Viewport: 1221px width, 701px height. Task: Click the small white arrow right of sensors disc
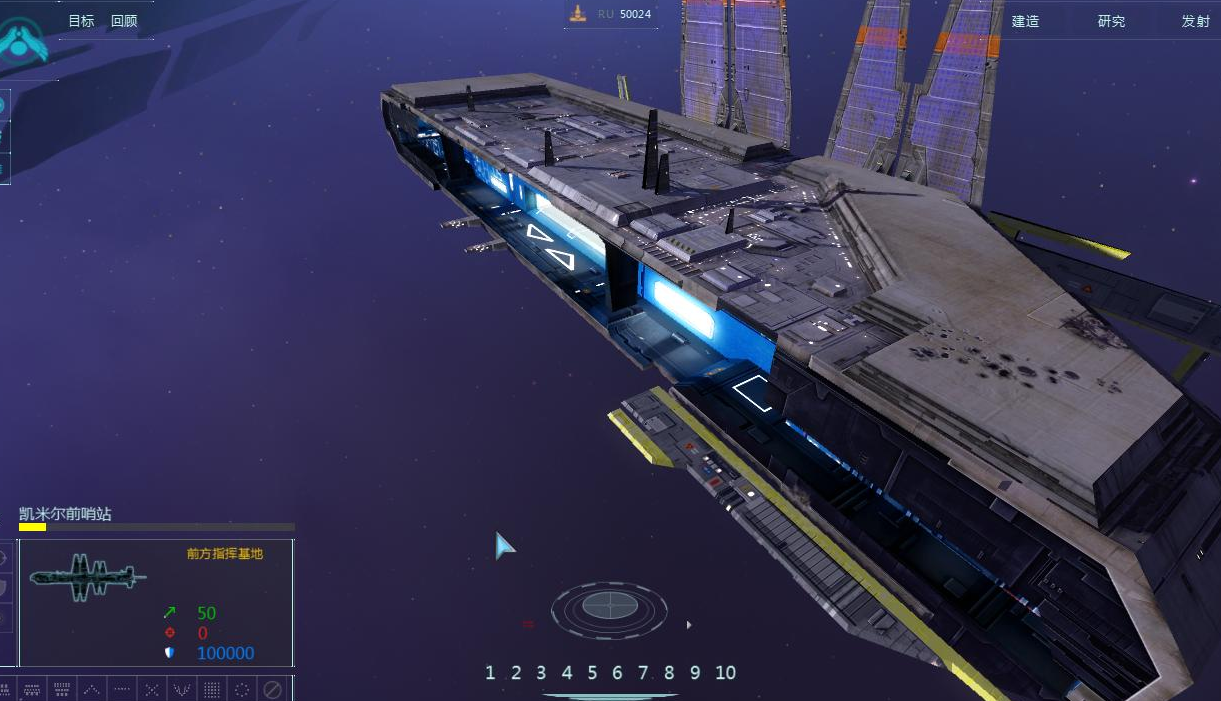click(688, 625)
